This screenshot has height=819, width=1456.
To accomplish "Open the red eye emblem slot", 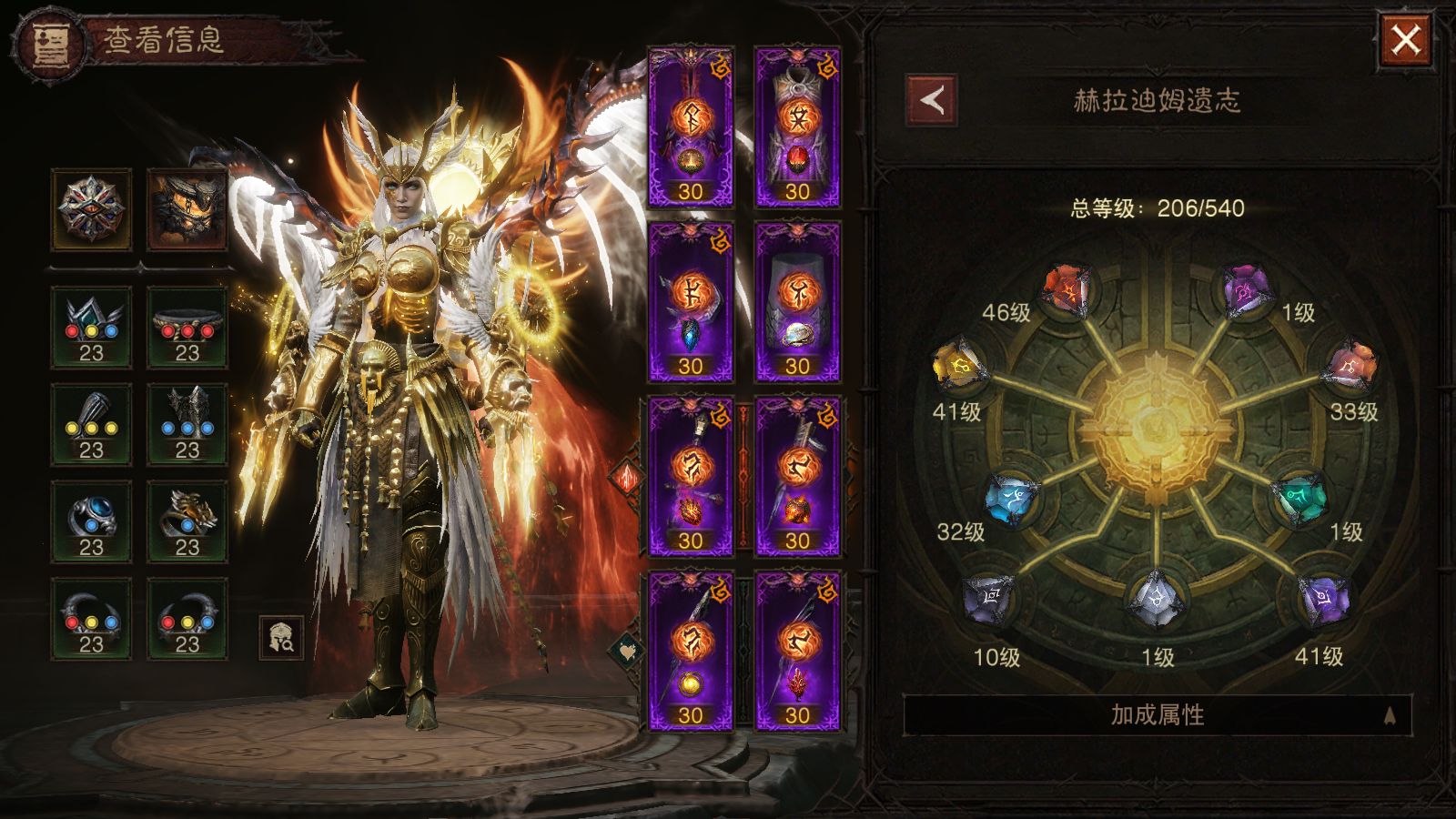I will pyautogui.click(x=91, y=209).
